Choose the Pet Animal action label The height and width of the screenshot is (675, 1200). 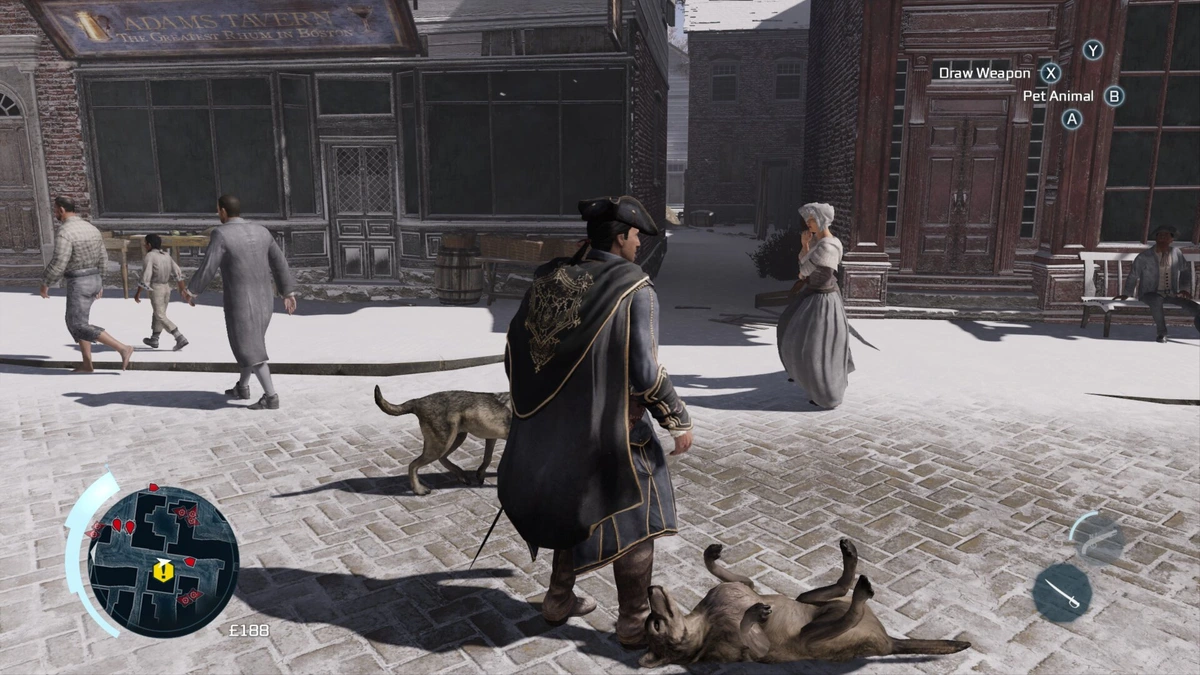[1058, 96]
